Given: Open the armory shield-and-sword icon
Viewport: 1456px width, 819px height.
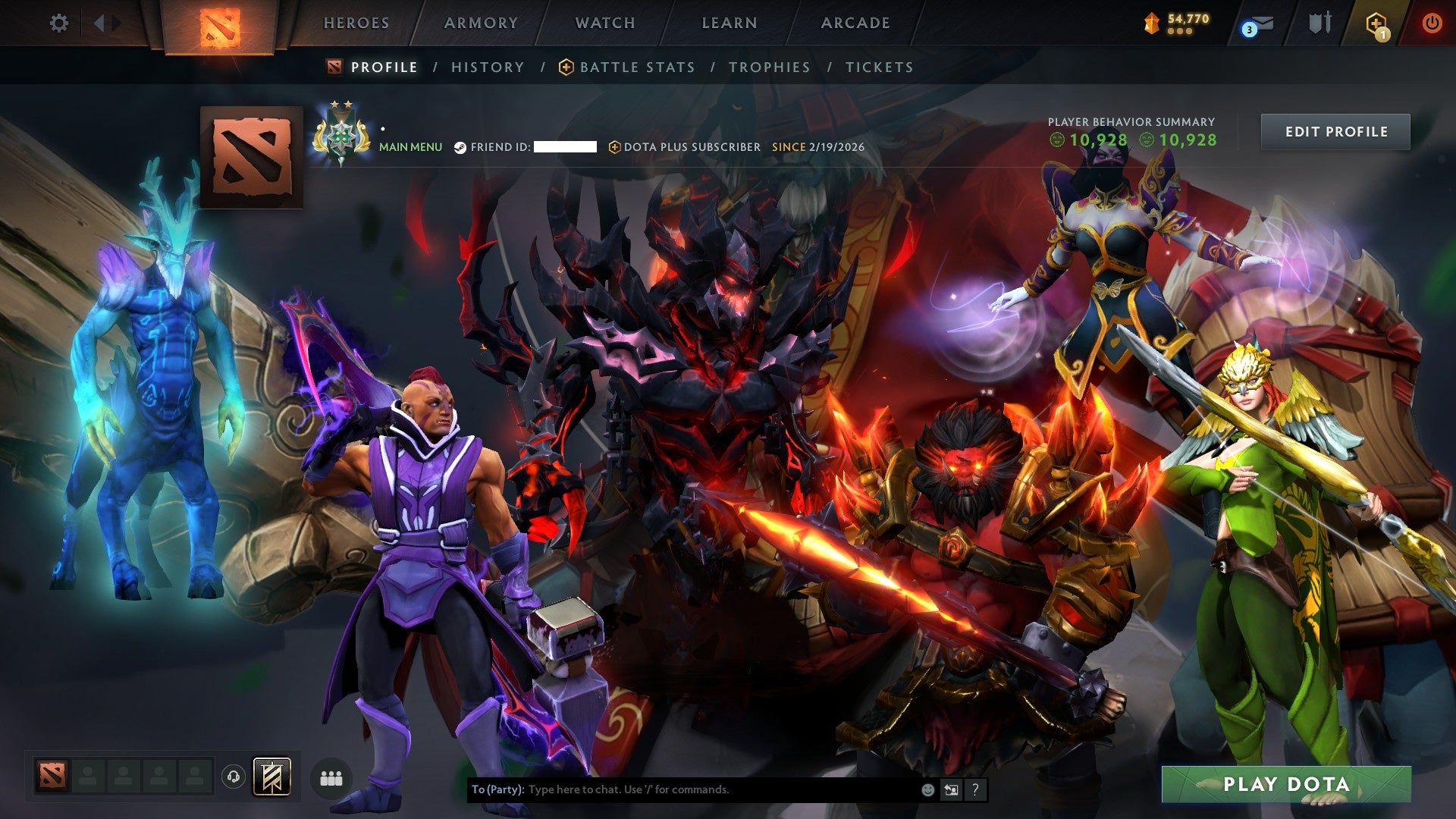Looking at the screenshot, I should click(1319, 23).
